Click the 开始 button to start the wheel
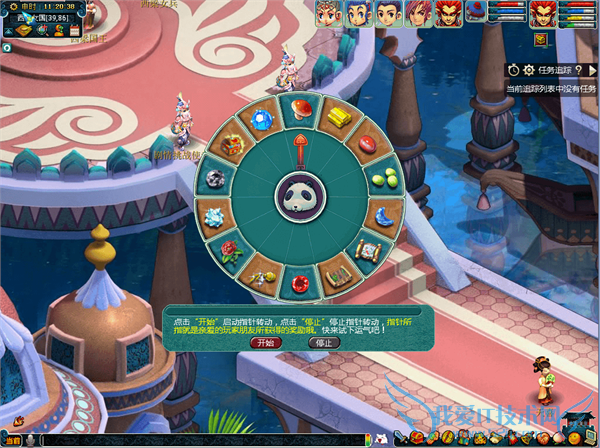The width and height of the screenshot is (600, 448). pos(265,342)
